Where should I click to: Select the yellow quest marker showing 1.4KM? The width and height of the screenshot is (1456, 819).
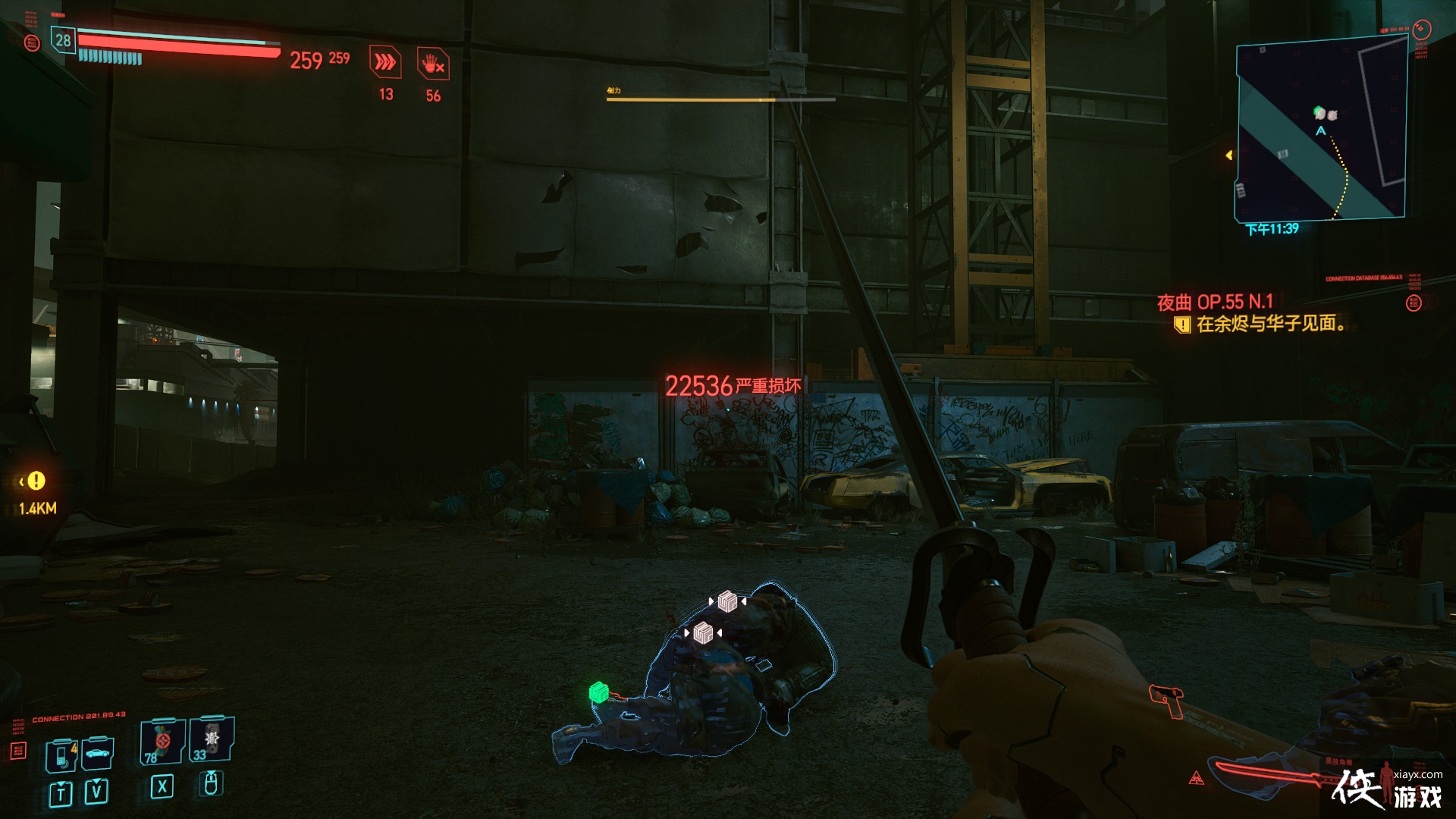pos(35,481)
